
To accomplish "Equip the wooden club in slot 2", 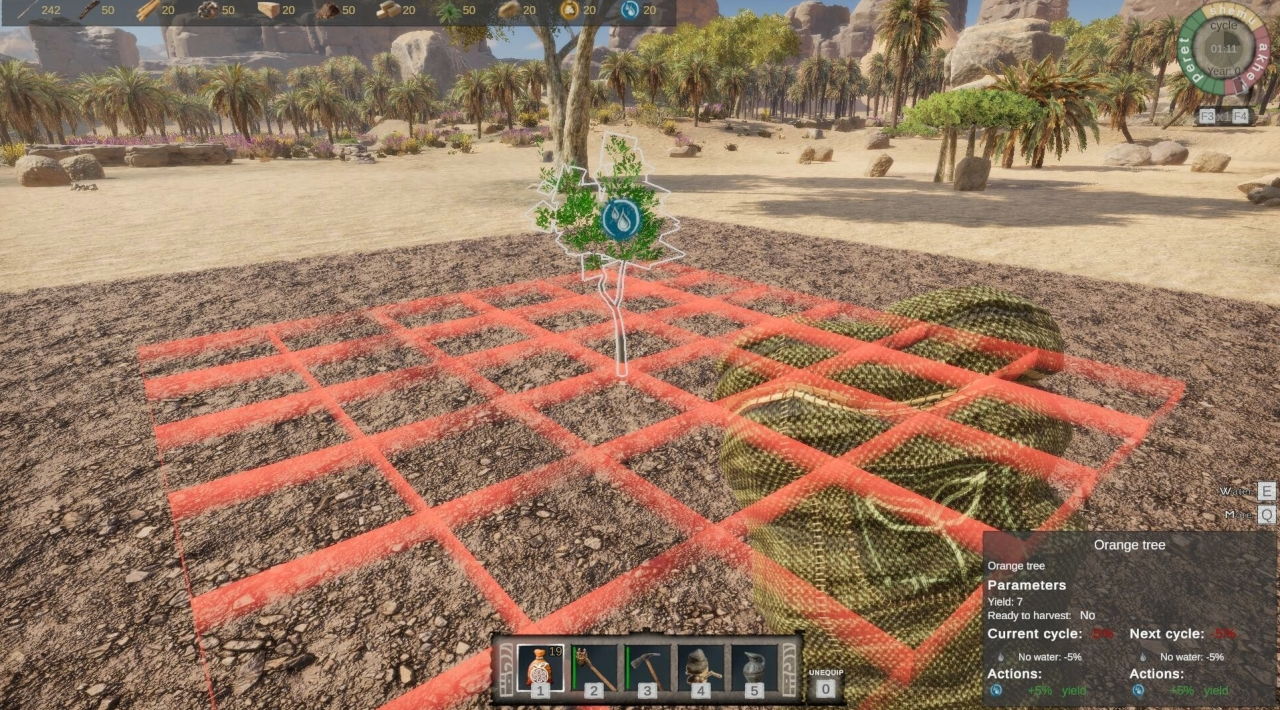I will [x=594, y=668].
